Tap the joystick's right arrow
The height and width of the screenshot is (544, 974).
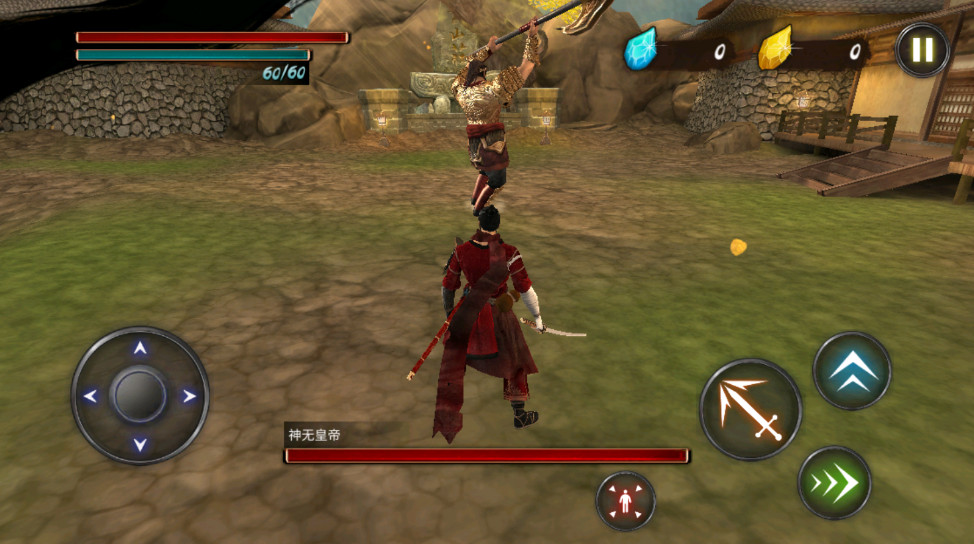coord(188,396)
